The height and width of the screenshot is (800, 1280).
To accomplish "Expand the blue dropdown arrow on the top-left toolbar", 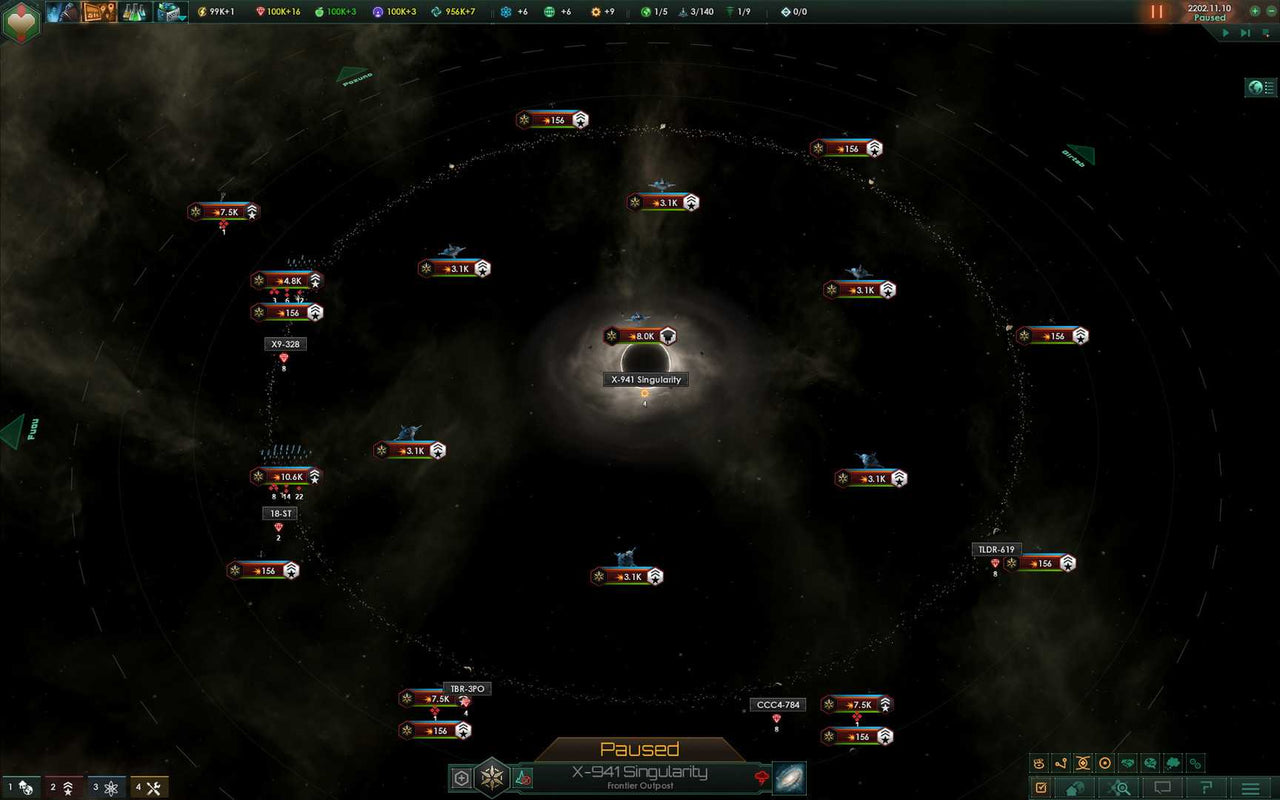I will point(183,17).
